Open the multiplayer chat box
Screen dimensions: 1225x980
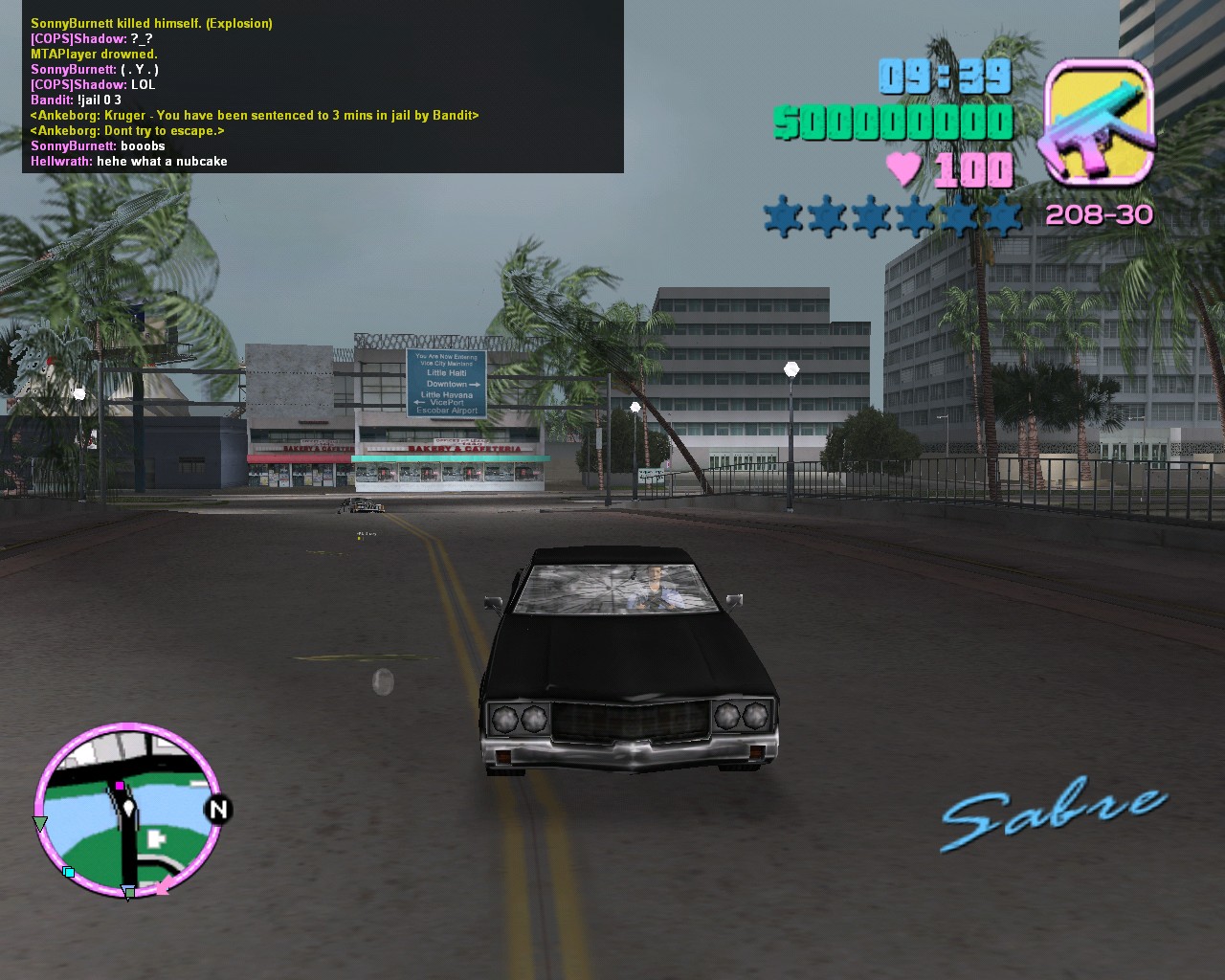pos(323,87)
